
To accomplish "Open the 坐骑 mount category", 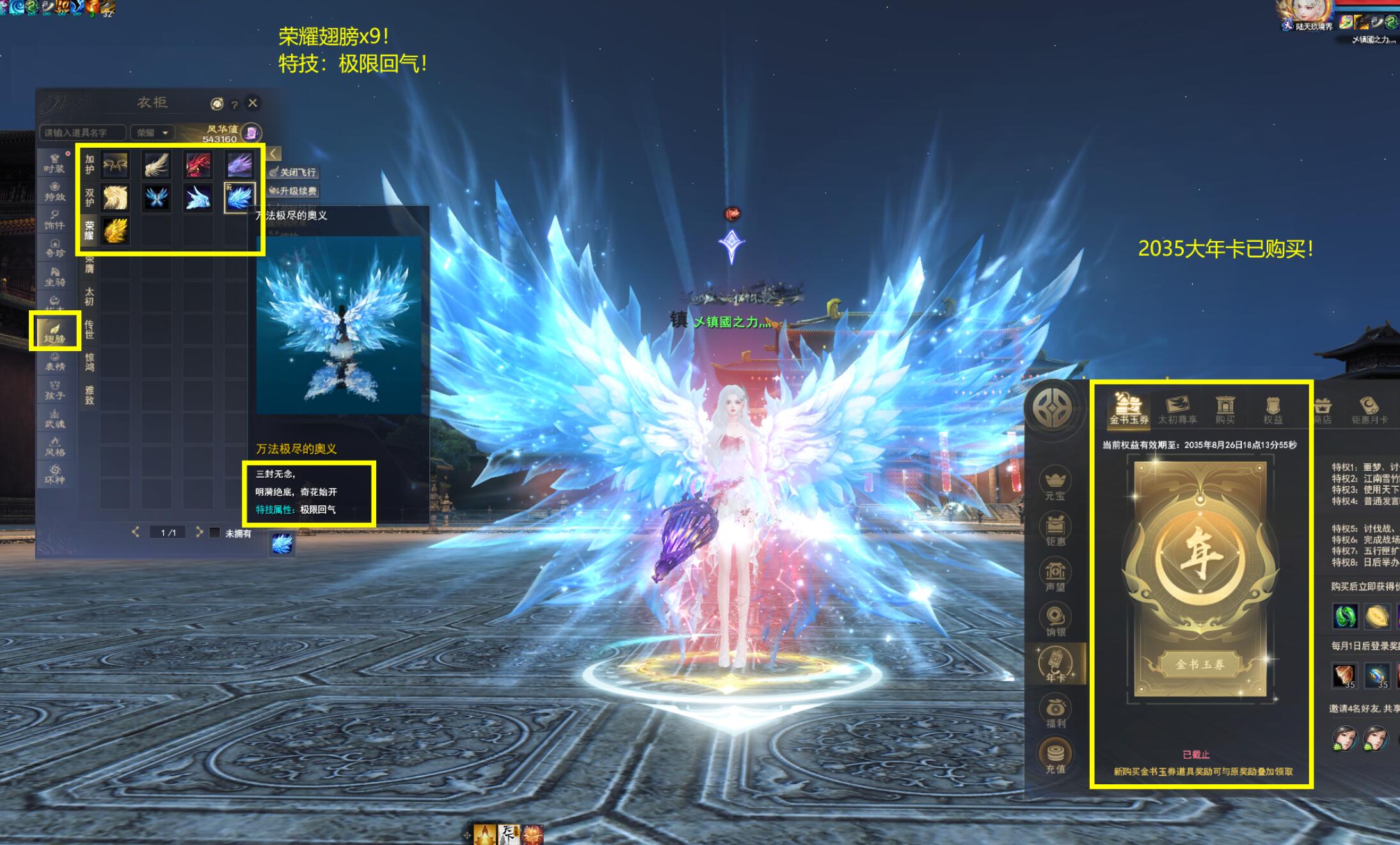I will pyautogui.click(x=54, y=276).
